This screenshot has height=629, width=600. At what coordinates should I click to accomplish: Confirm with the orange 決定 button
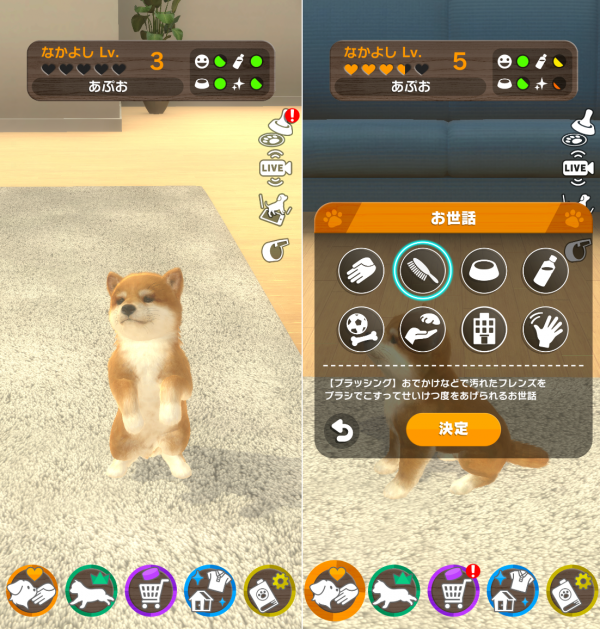[x=453, y=429]
